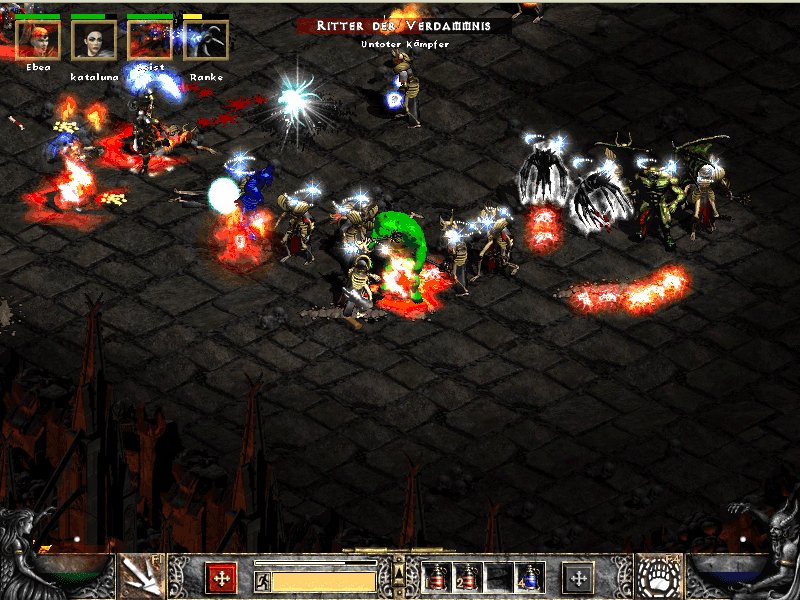800x600 pixels.
Task: Use the blue mana potion belt slot
Action: click(x=528, y=577)
